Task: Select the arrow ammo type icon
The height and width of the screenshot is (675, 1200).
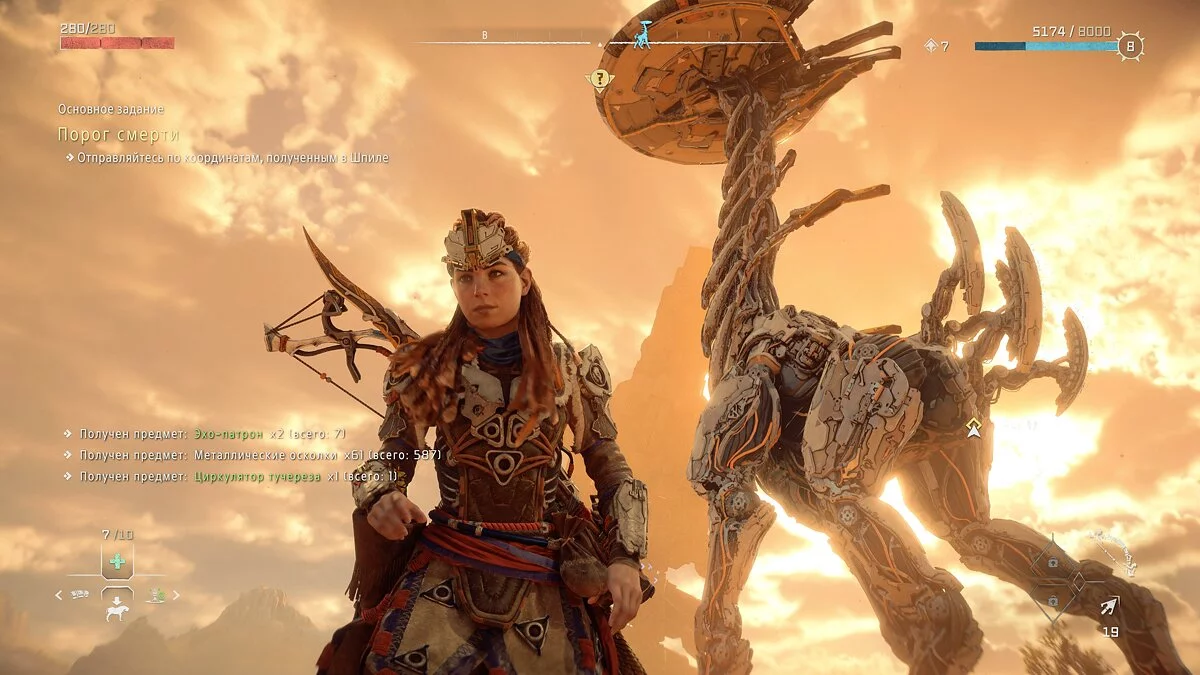Action: click(x=1110, y=605)
